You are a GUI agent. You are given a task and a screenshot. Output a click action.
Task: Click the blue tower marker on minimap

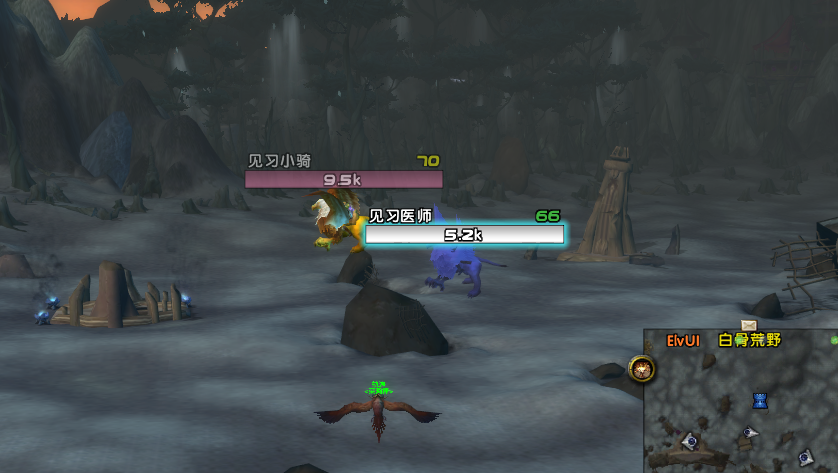pos(760,401)
